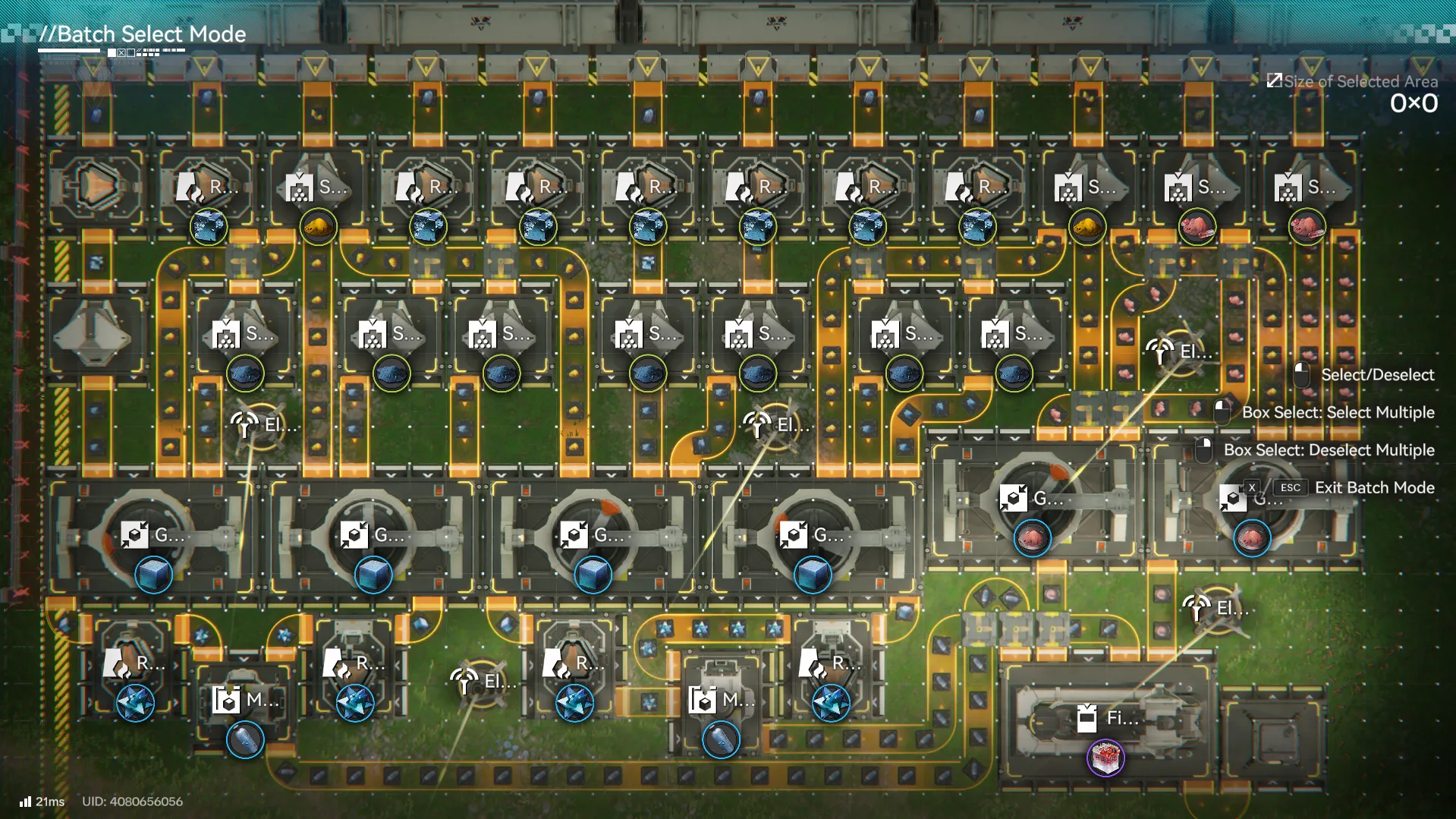1456x819 pixels.
Task: Select the building labeled Fi...
Action: [x=1106, y=718]
